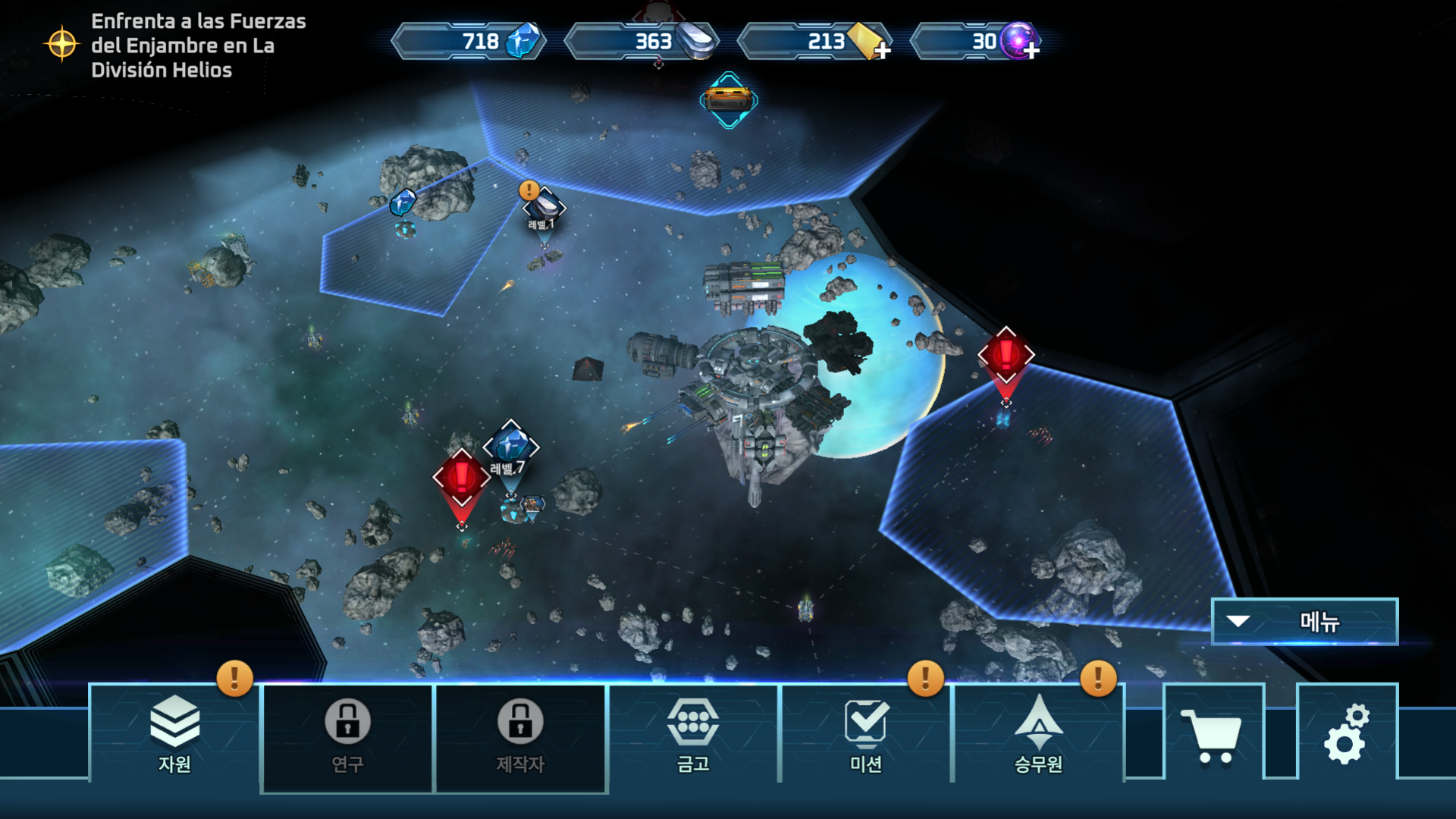Open the 금고 vault menu

(x=693, y=733)
